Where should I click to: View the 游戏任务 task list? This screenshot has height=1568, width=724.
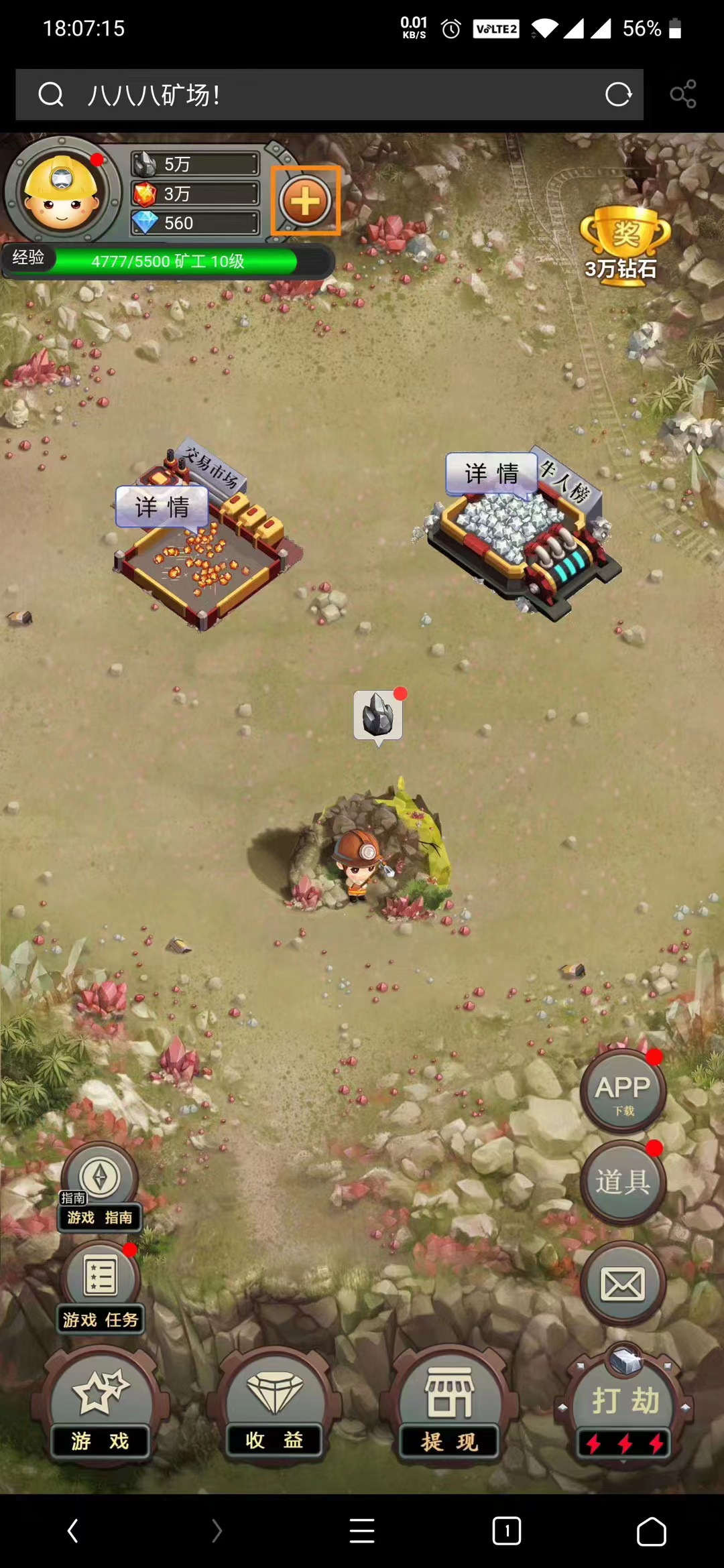(101, 1287)
